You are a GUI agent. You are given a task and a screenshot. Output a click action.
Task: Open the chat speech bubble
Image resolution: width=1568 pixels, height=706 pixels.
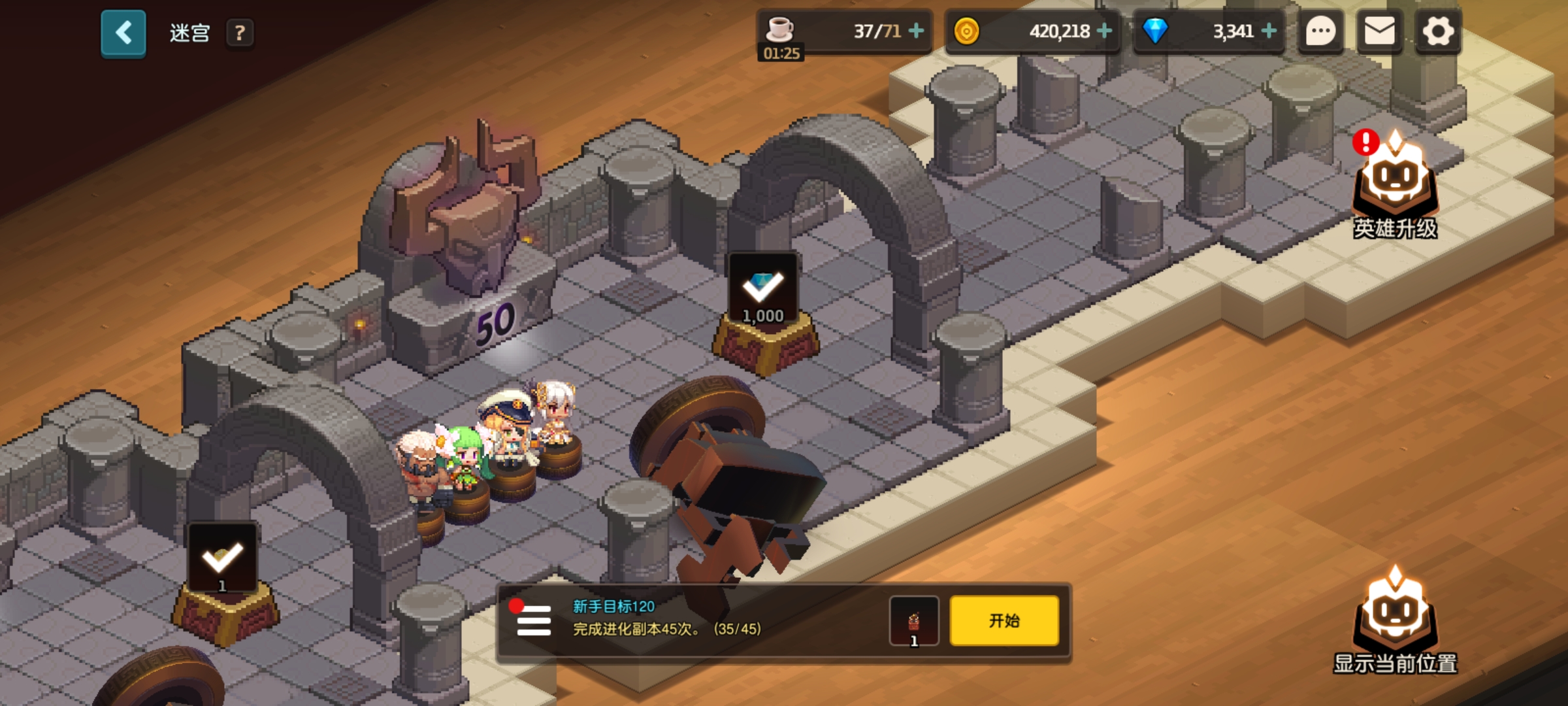pyautogui.click(x=1320, y=31)
